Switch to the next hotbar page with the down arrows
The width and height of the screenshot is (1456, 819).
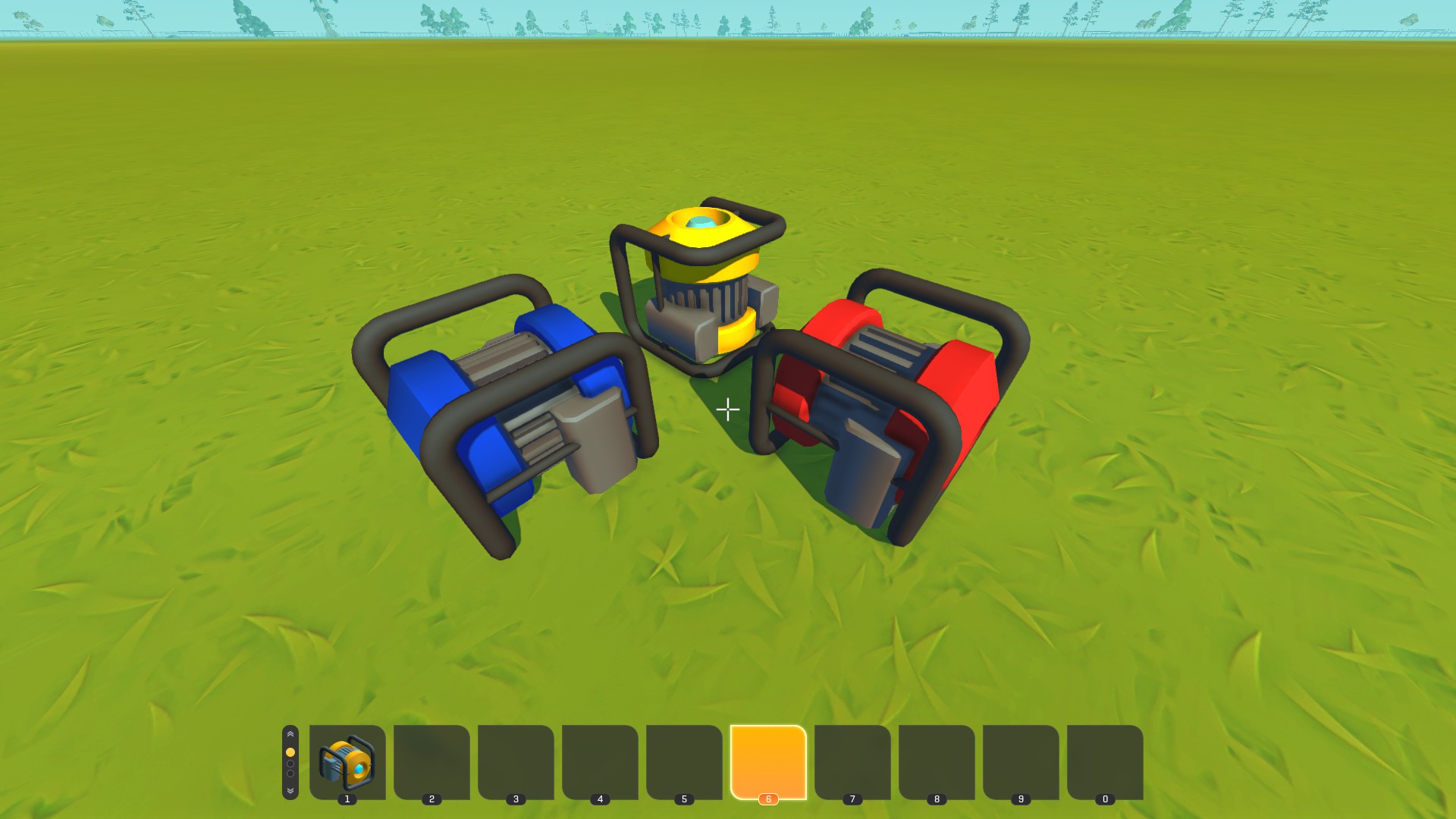tap(290, 790)
